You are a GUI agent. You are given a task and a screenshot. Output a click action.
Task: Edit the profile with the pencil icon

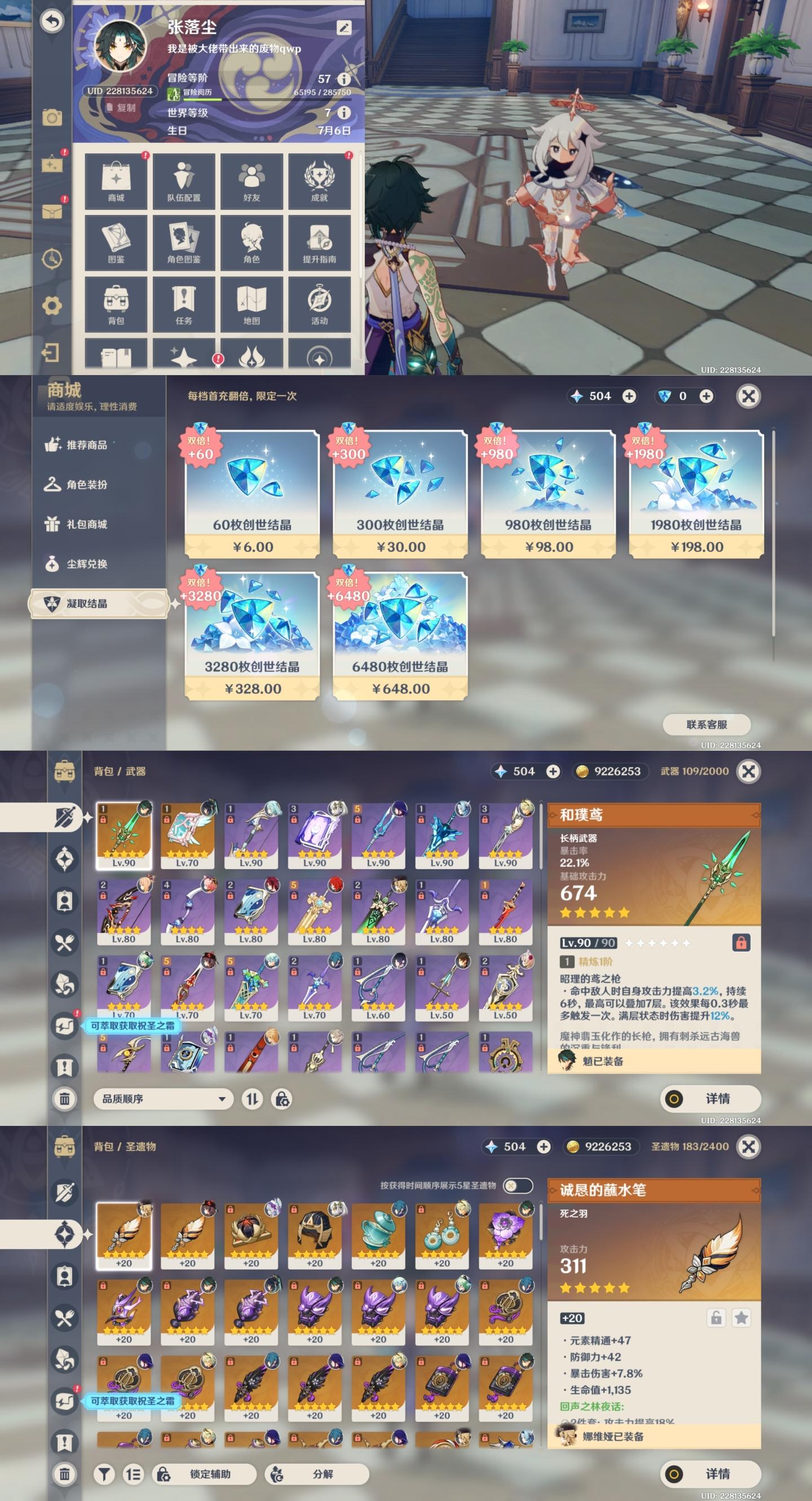tap(343, 28)
